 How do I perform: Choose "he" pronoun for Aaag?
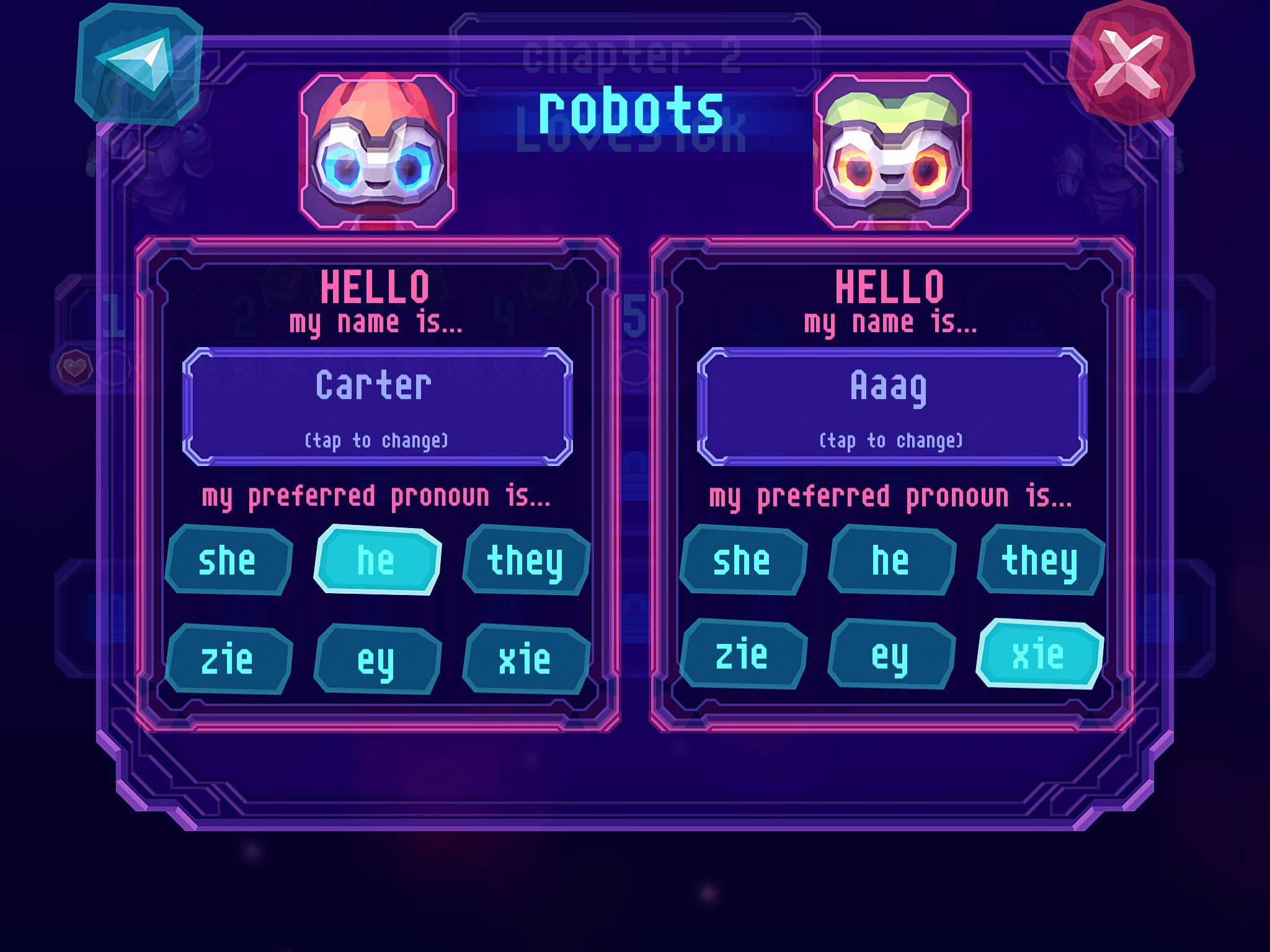pyautogui.click(x=892, y=560)
